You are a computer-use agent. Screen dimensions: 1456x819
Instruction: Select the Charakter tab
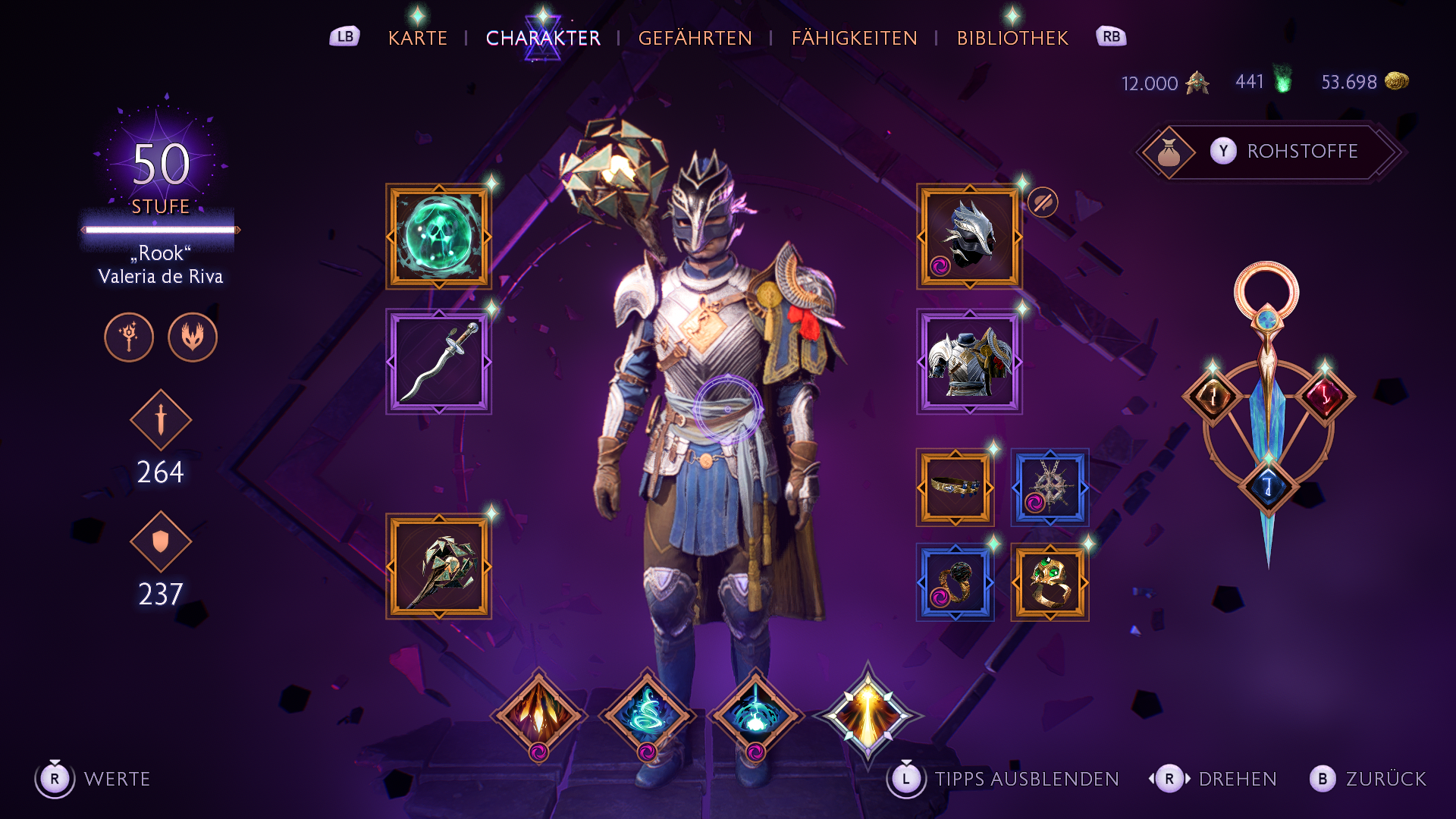[x=543, y=38]
